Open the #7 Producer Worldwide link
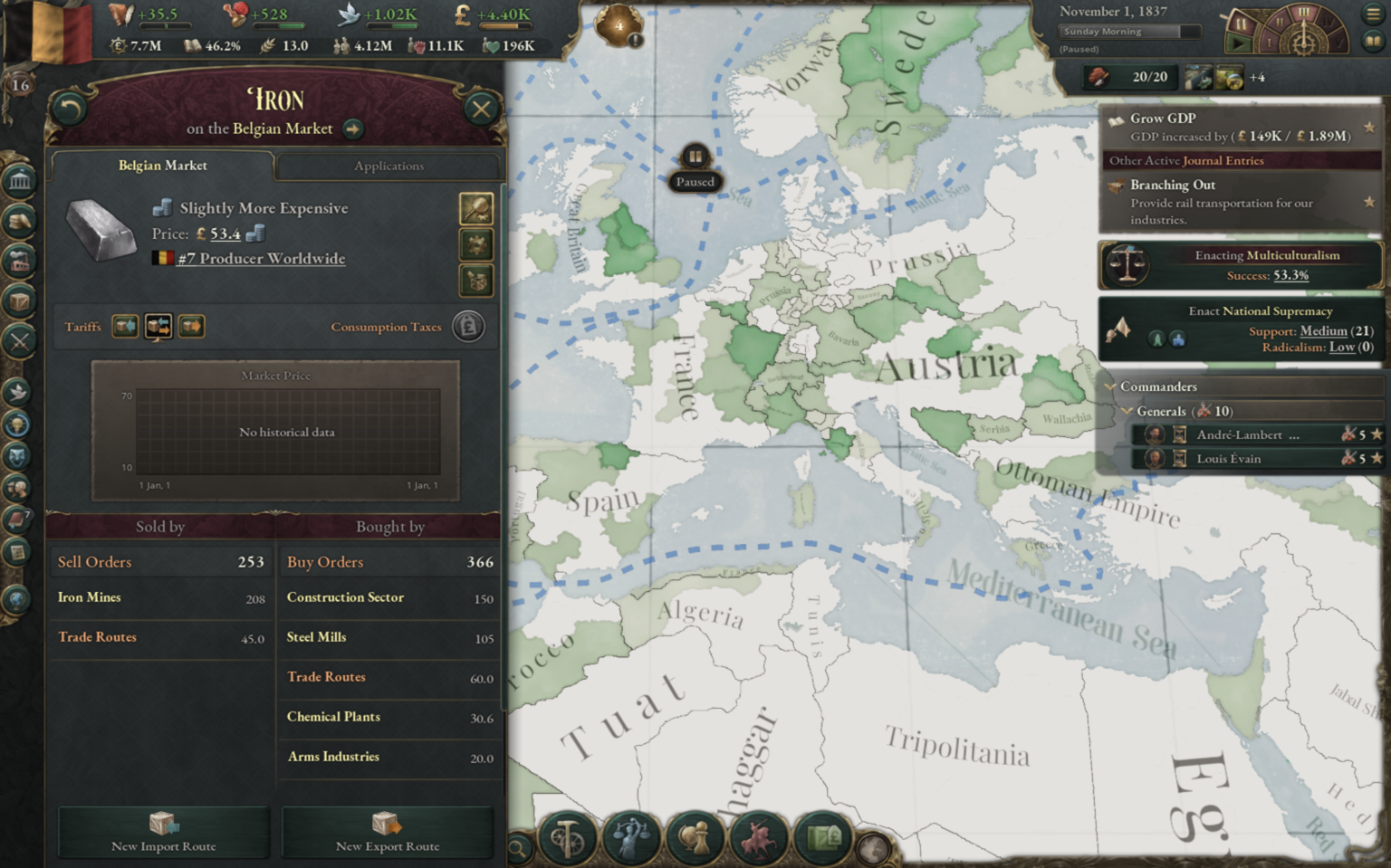This screenshot has width=1391, height=868. 261,259
